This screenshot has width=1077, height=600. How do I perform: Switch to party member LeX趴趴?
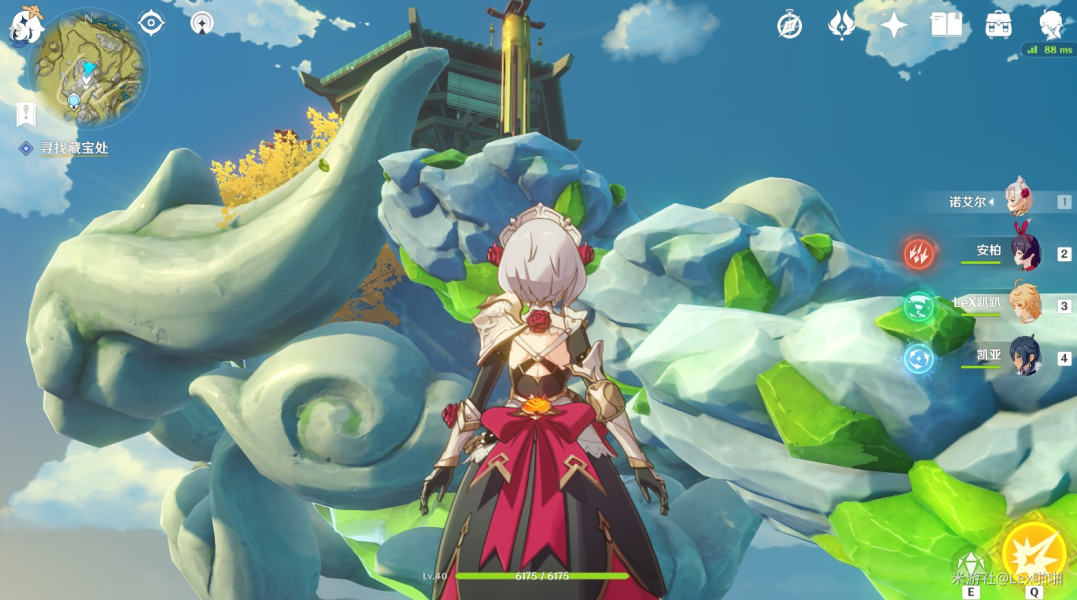[x=1023, y=305]
